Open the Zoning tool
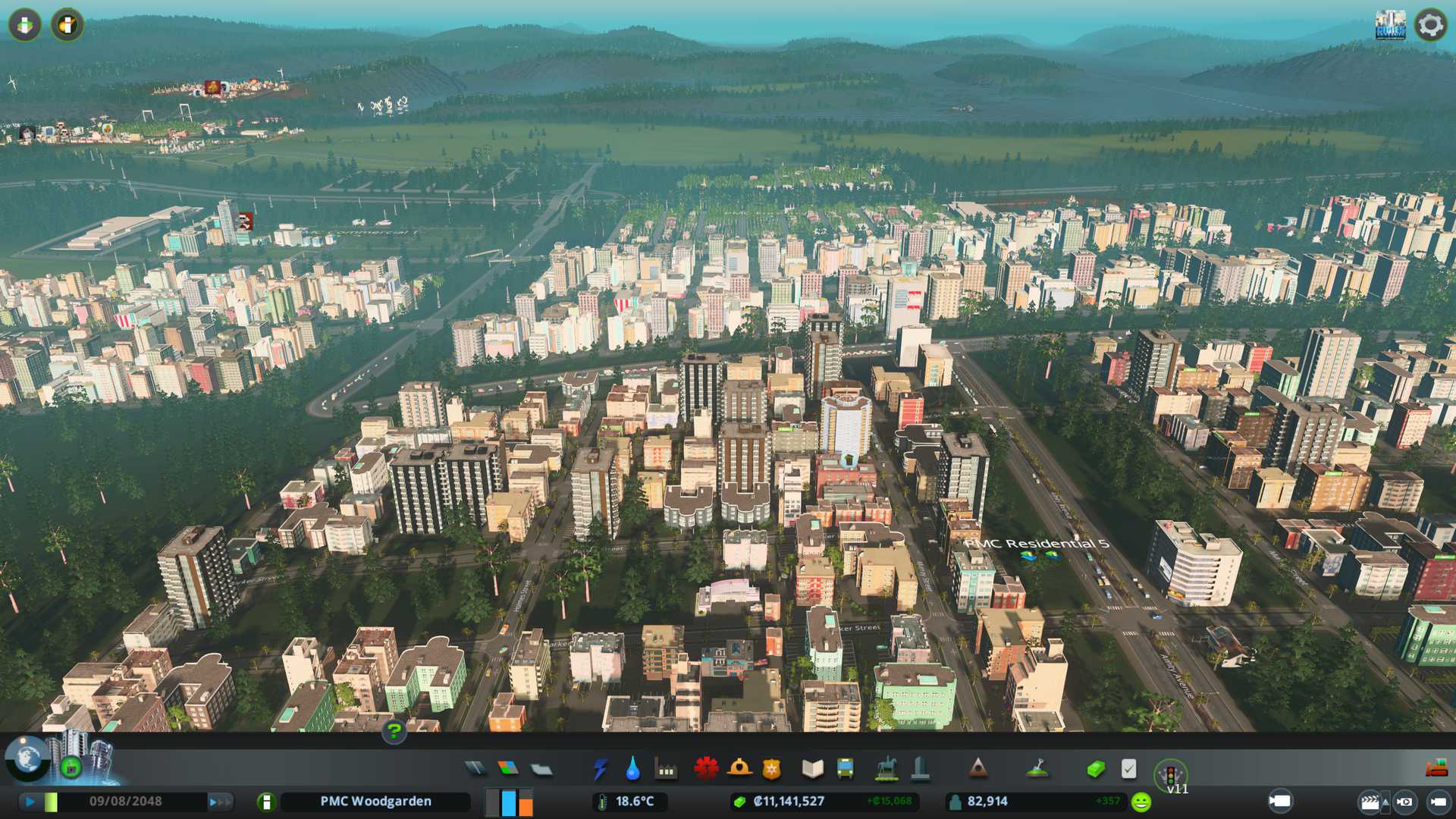This screenshot has width=1456, height=819. pyautogui.click(x=508, y=769)
